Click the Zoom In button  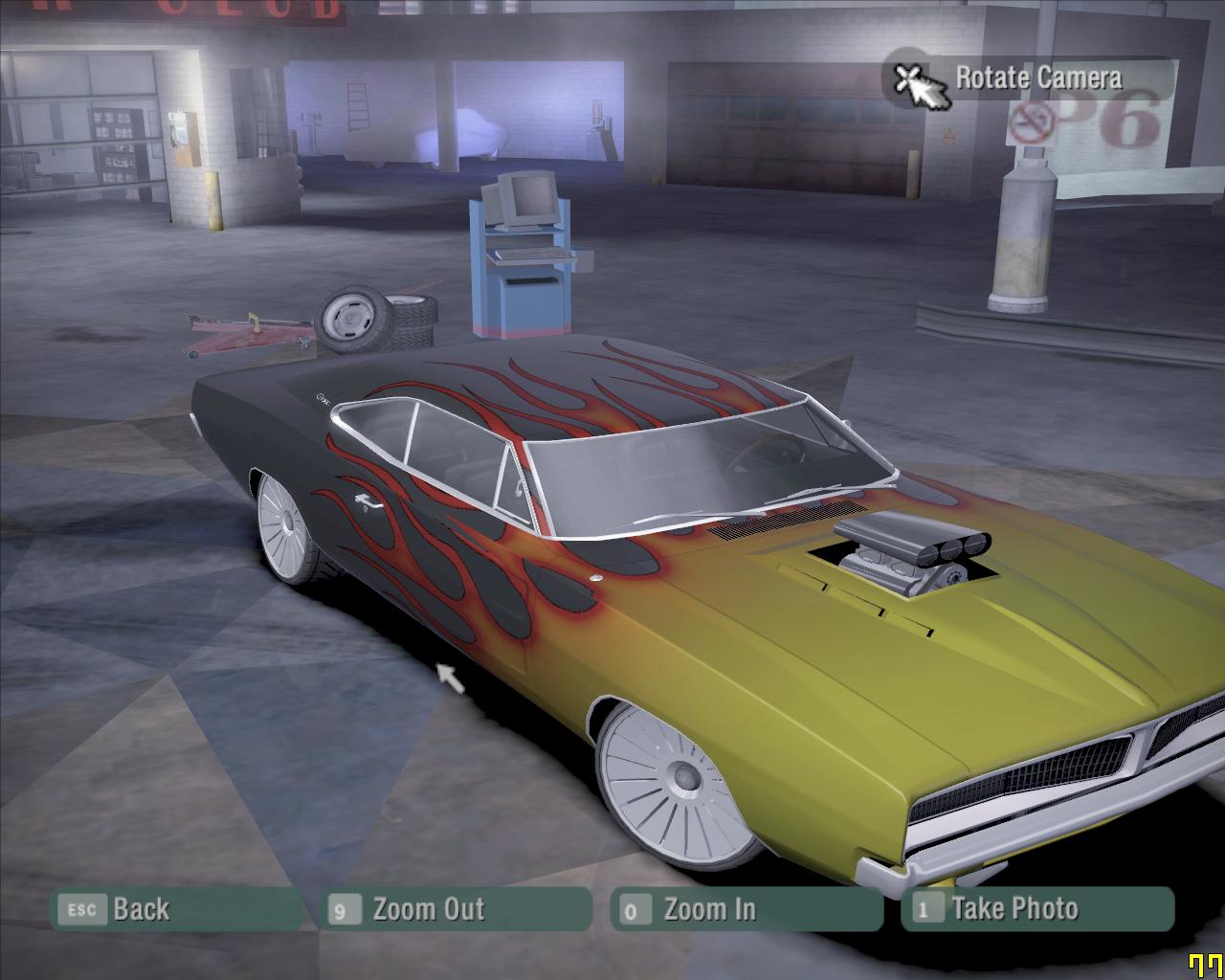pyautogui.click(x=746, y=909)
